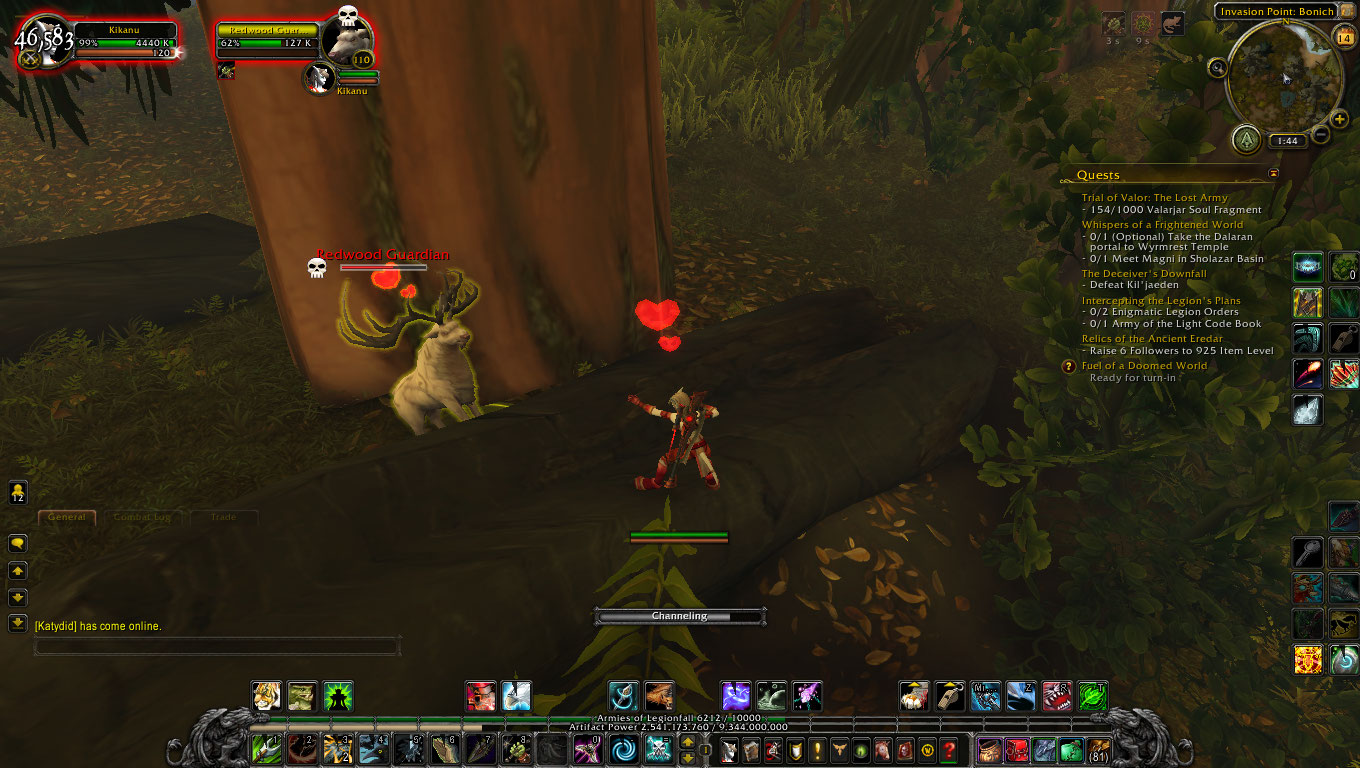Open the chat bubble menu icon
This screenshot has height=768, width=1360.
click(x=18, y=544)
